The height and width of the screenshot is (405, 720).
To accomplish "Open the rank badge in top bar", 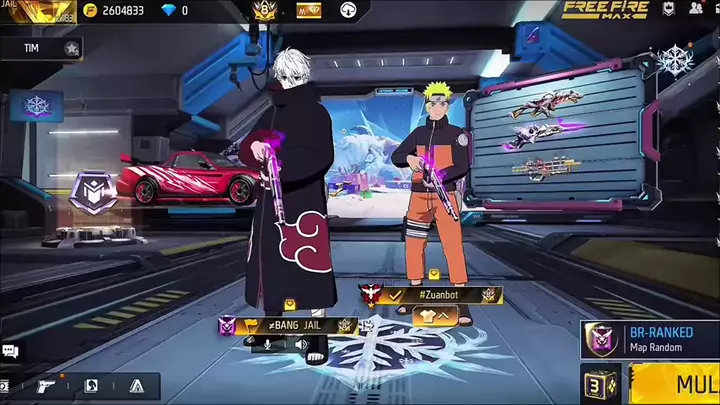I will (264, 10).
